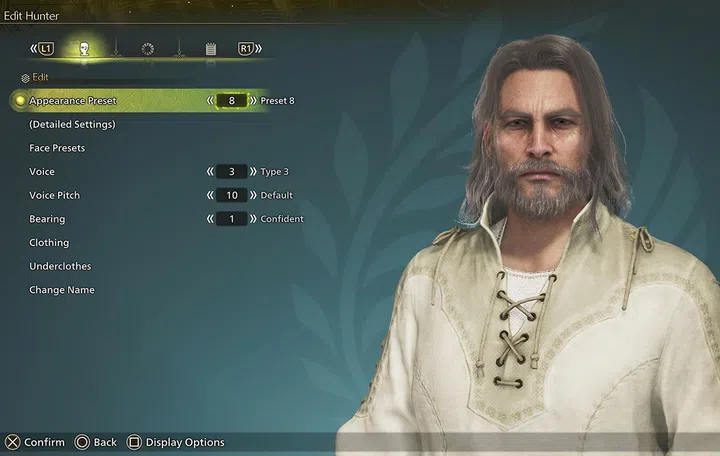
Task: Click the previous arrow for Appearance Preset
Action: pos(210,101)
